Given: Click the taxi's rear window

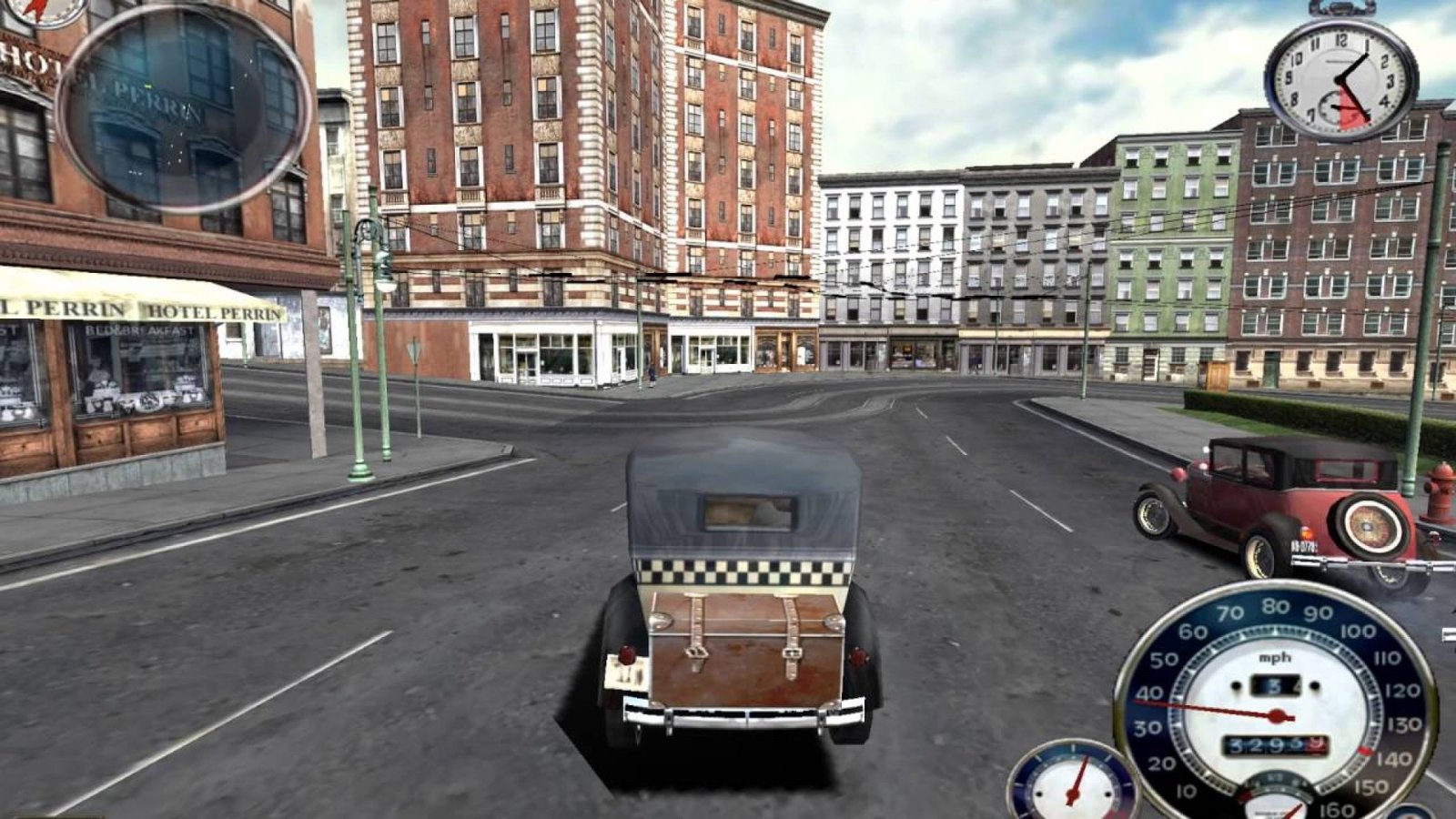Looking at the screenshot, I should pyautogui.click(x=748, y=510).
